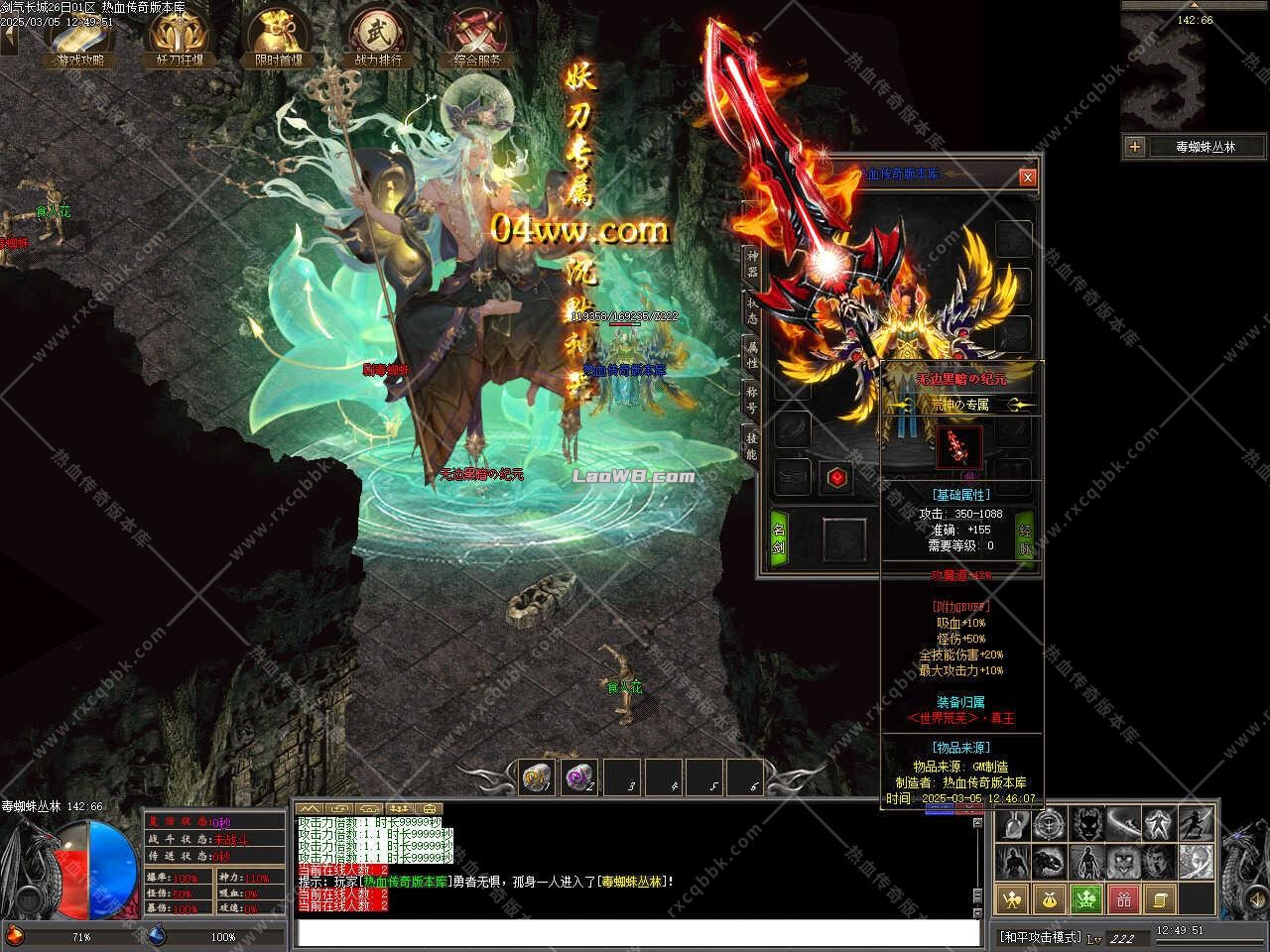Select the red gem equipment slot
The width and height of the screenshot is (1270, 952).
[x=837, y=479]
